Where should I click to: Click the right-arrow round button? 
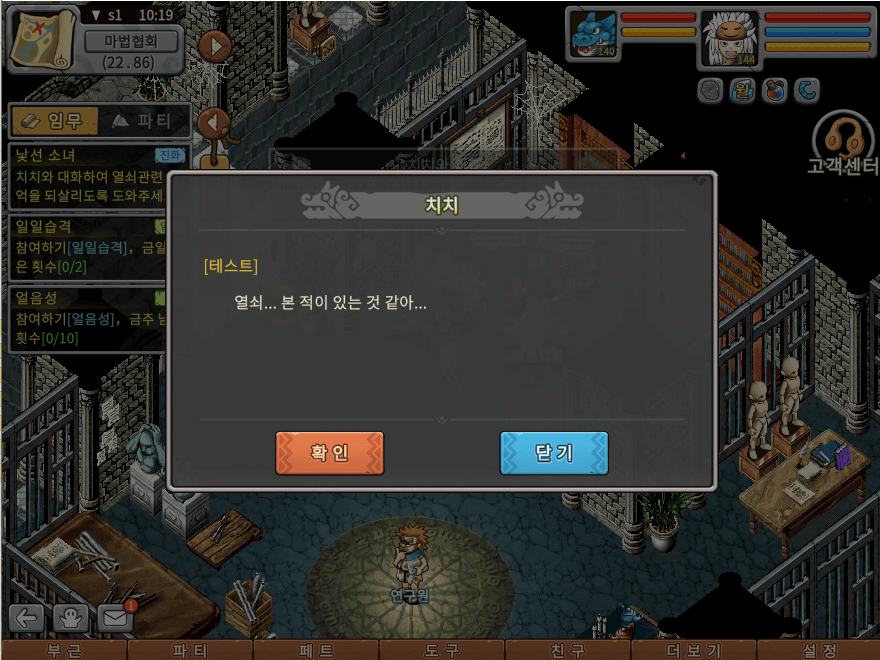(x=214, y=46)
